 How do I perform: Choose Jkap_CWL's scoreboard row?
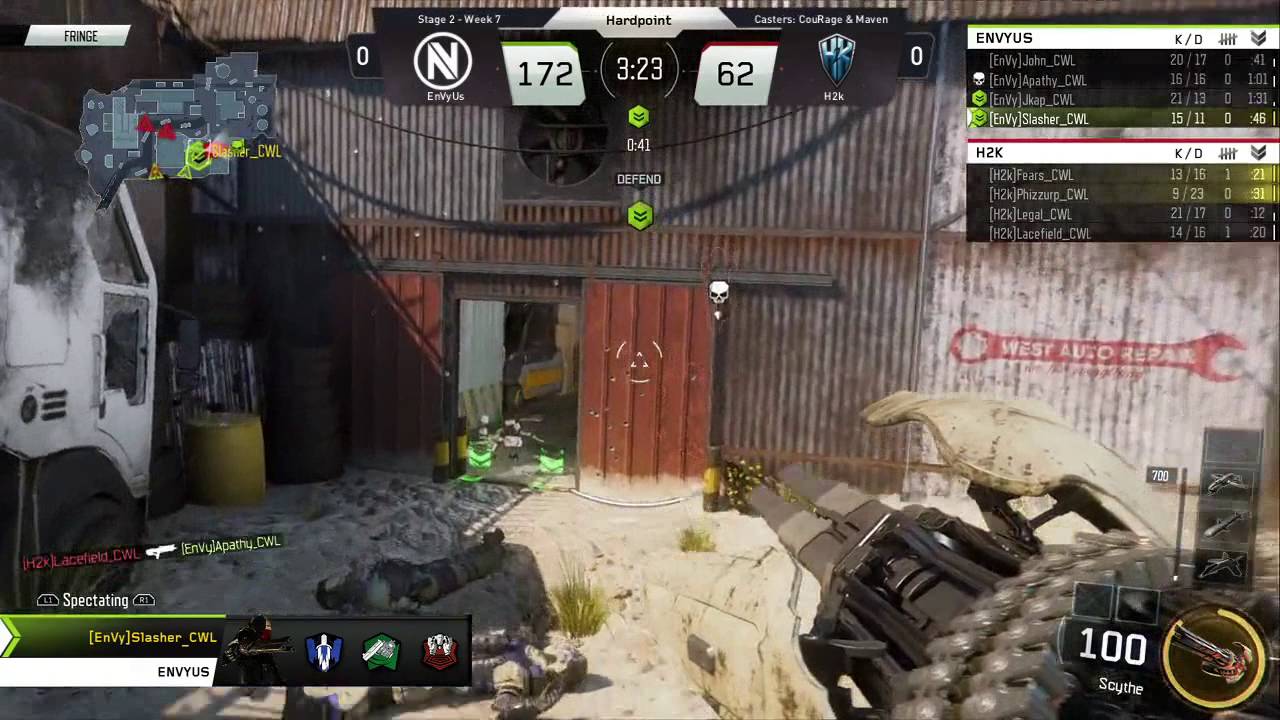[x=1120, y=99]
